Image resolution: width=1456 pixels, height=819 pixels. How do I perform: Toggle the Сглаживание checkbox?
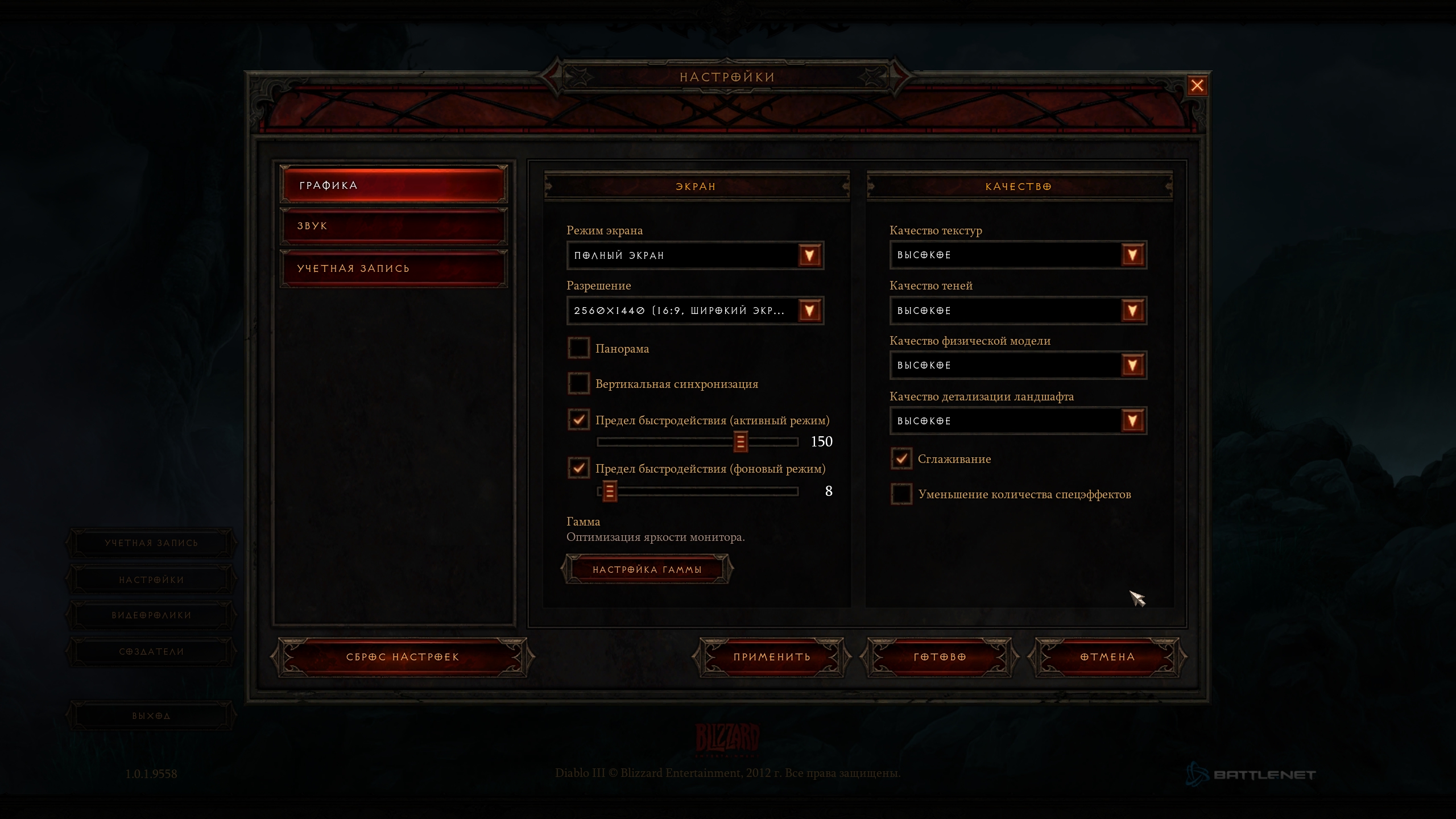pyautogui.click(x=901, y=458)
